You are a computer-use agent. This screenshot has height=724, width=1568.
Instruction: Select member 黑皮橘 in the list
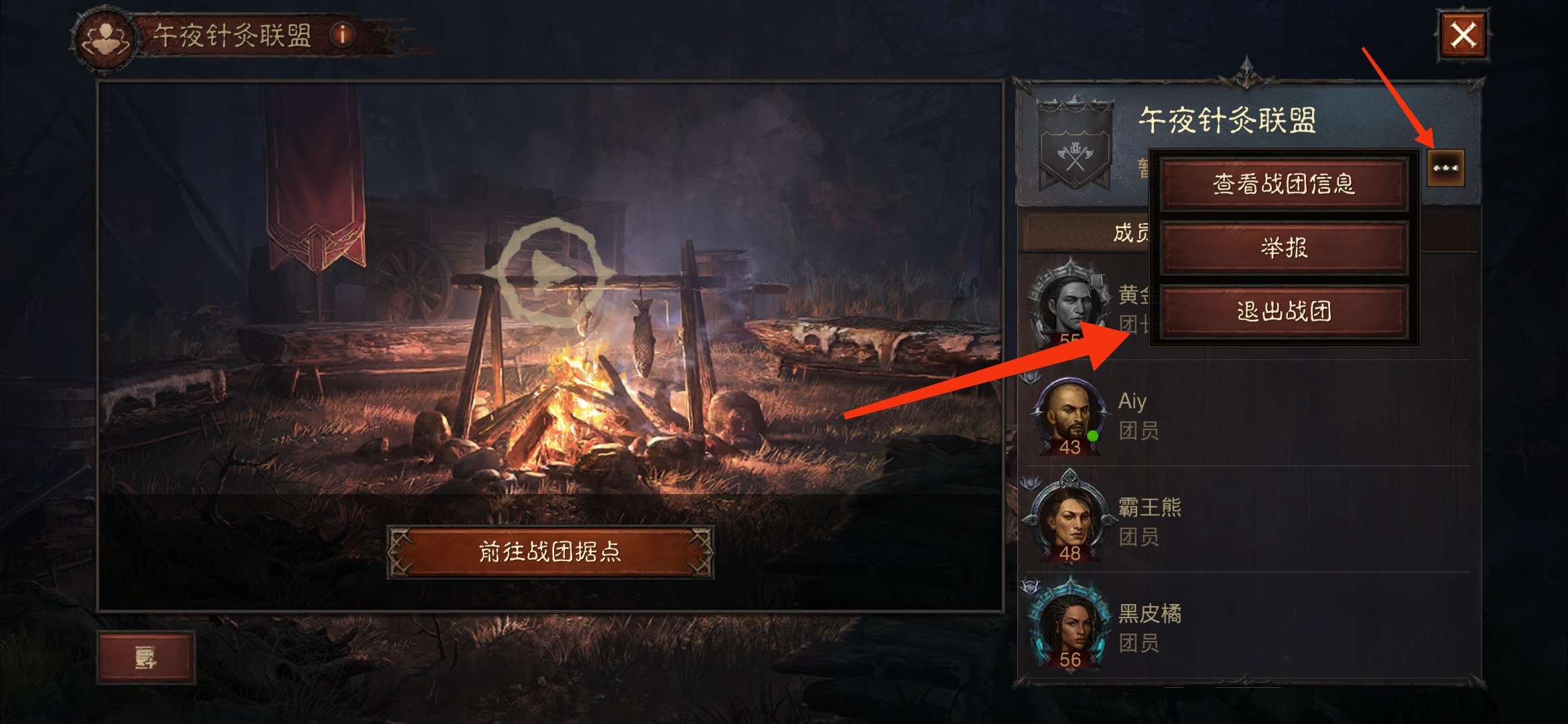pos(1246,627)
